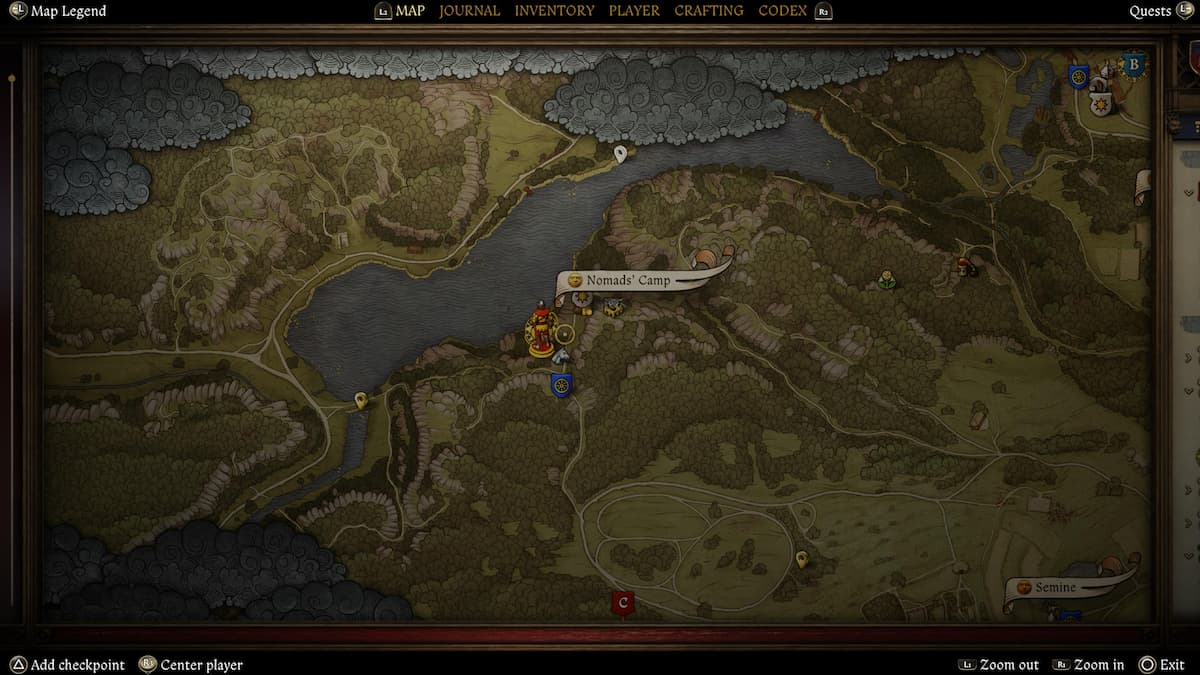Select the green marker east of Nomads' Camp

[886, 280]
